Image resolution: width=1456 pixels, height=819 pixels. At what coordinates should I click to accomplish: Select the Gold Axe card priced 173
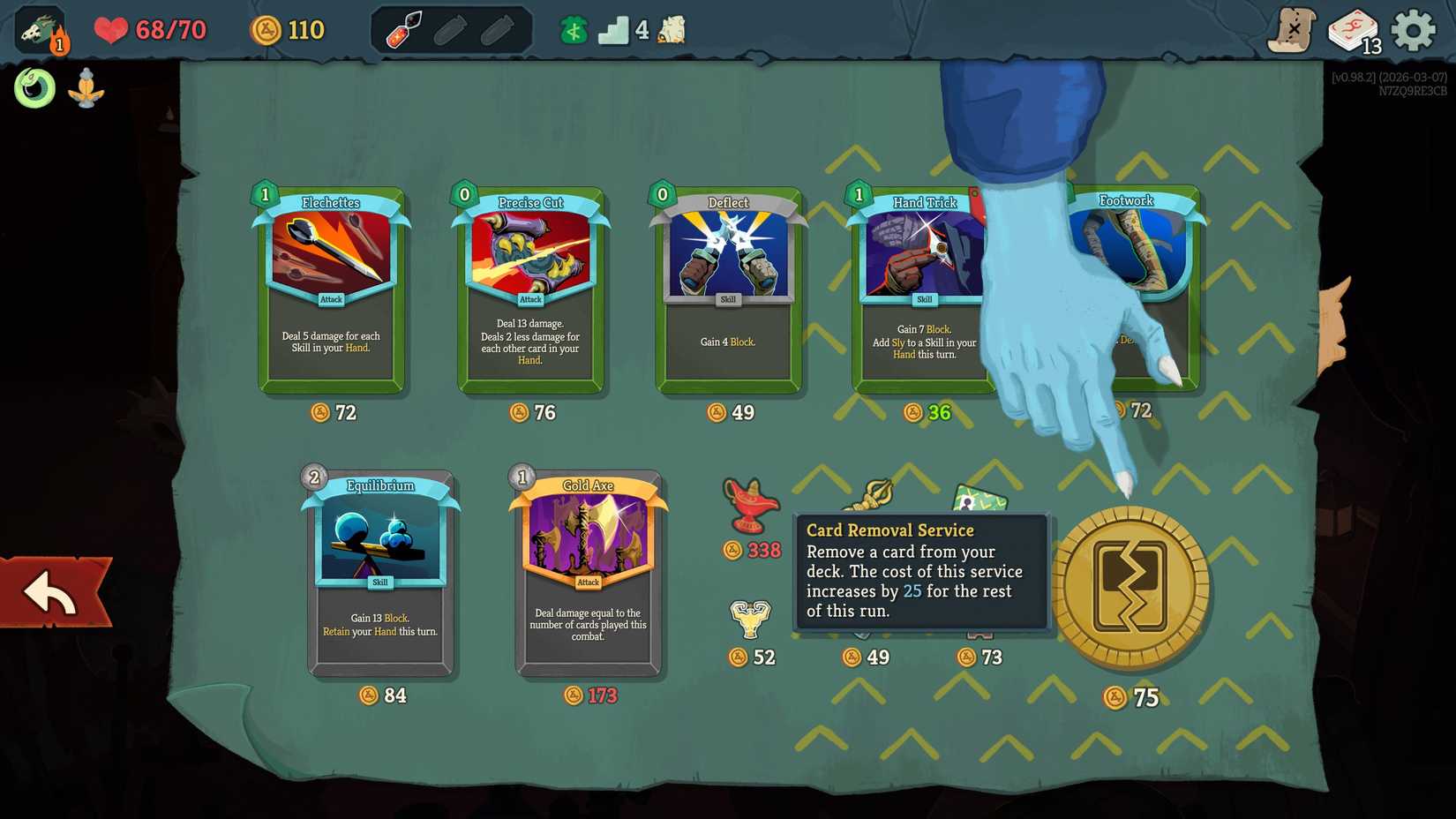tap(587, 574)
